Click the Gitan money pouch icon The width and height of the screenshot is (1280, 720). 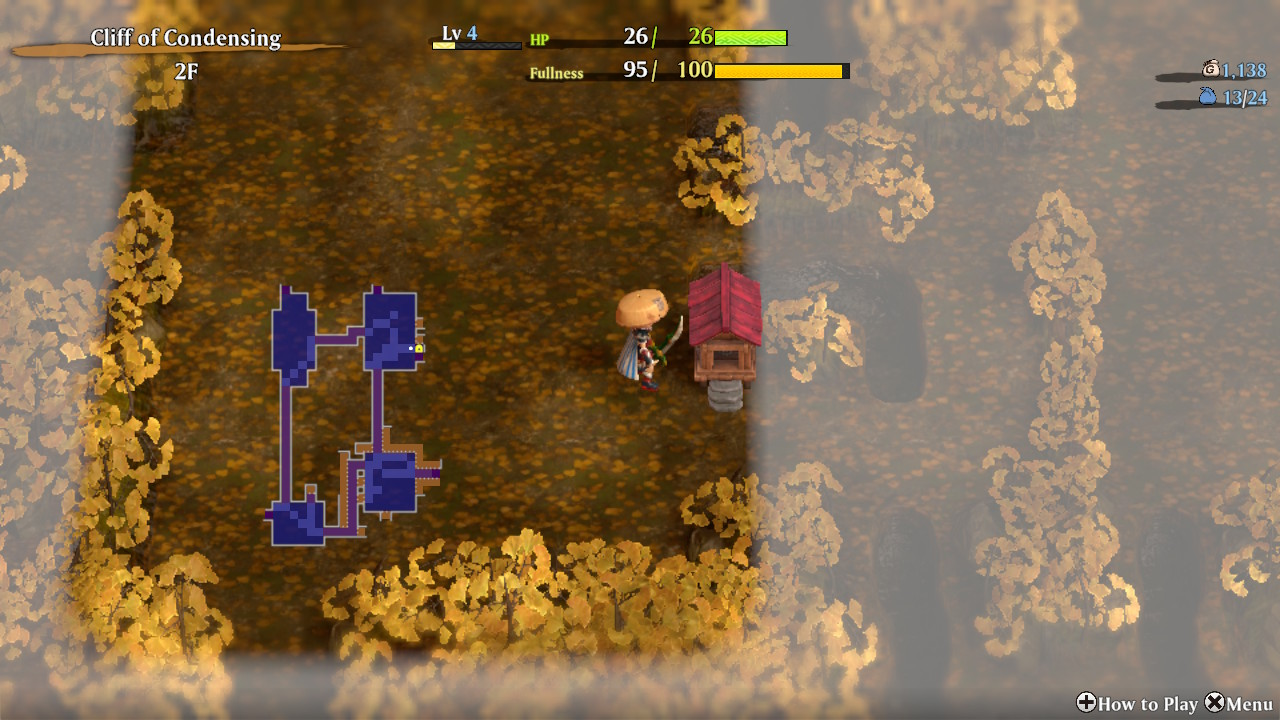pos(1210,69)
